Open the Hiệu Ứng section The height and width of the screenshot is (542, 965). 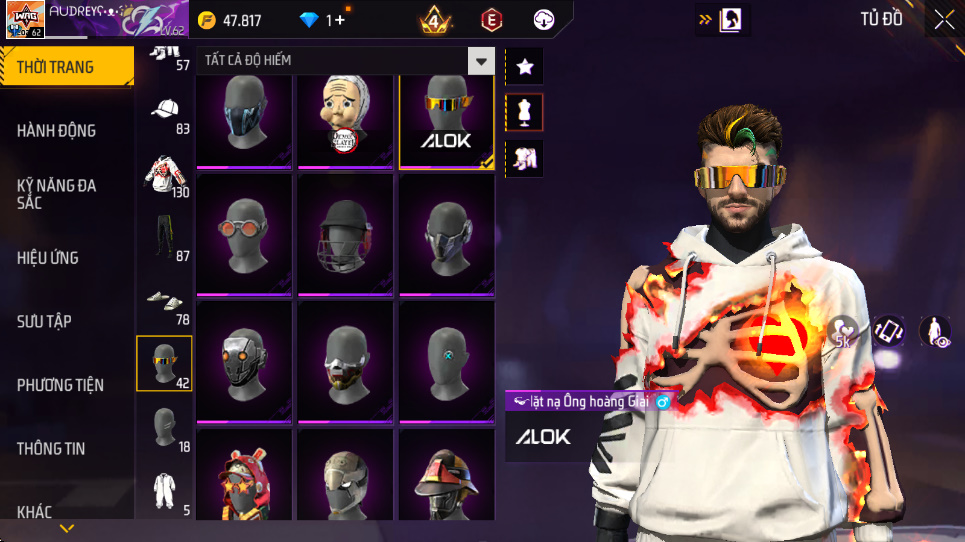coord(47,258)
